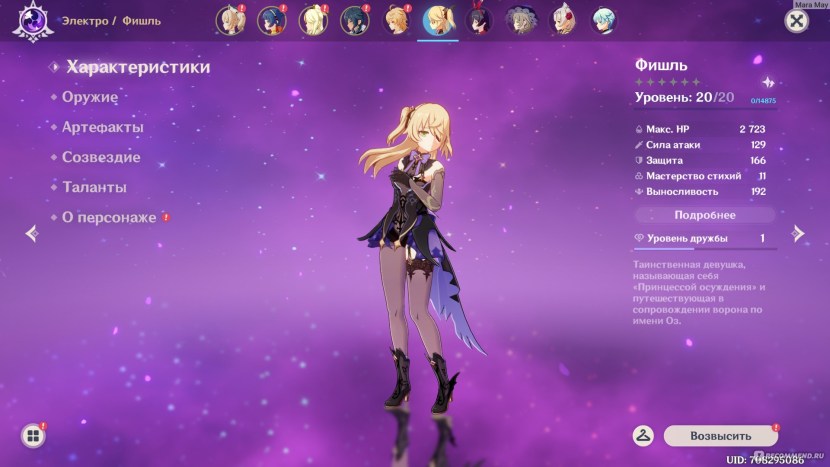Click the Подробнее details button
This screenshot has height=467, width=830.
[705, 215]
